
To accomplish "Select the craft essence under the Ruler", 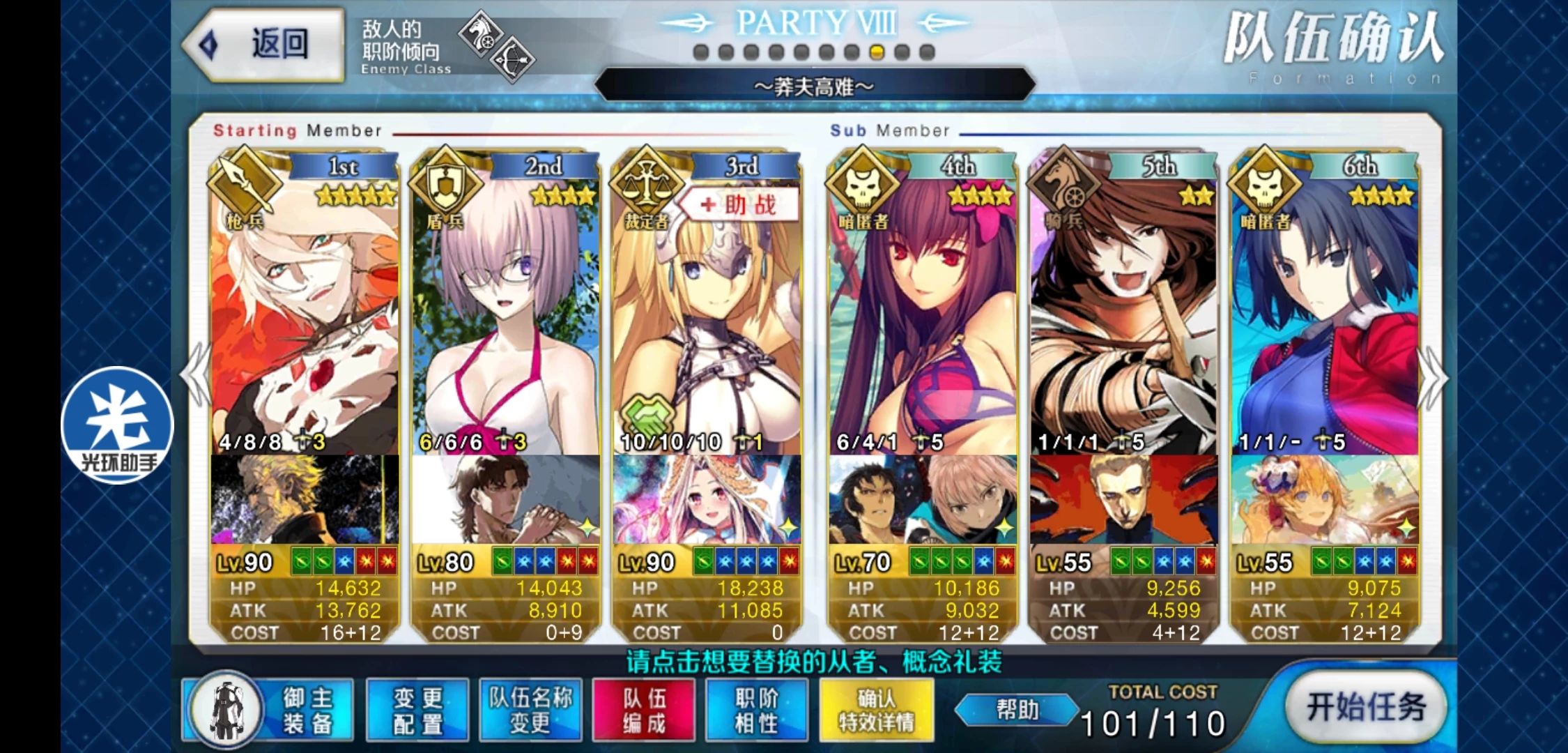I will (x=707, y=499).
